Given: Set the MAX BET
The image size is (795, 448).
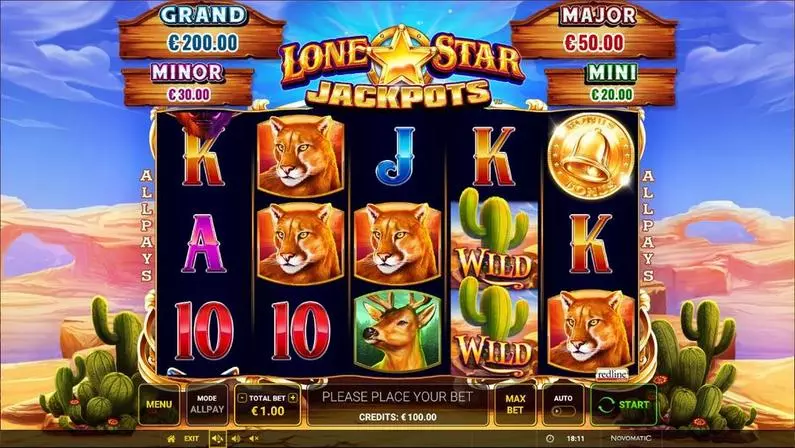Looking at the screenshot, I should 515,404.
